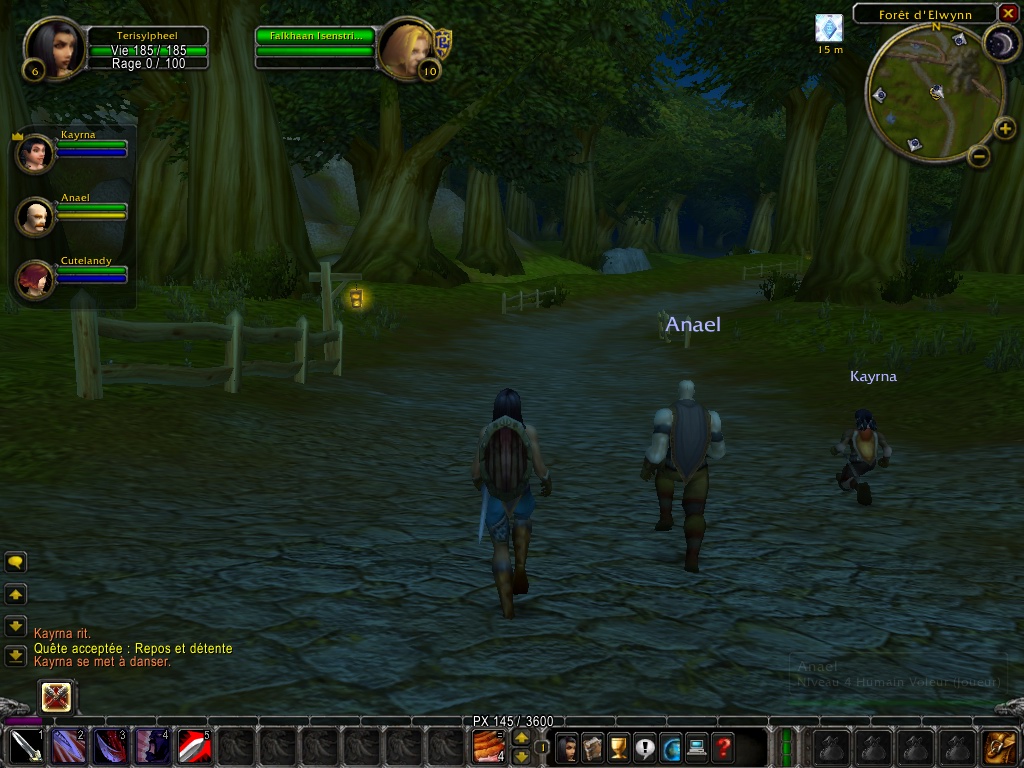Zoom in on the minimap
This screenshot has height=768, width=1024.
click(1005, 128)
